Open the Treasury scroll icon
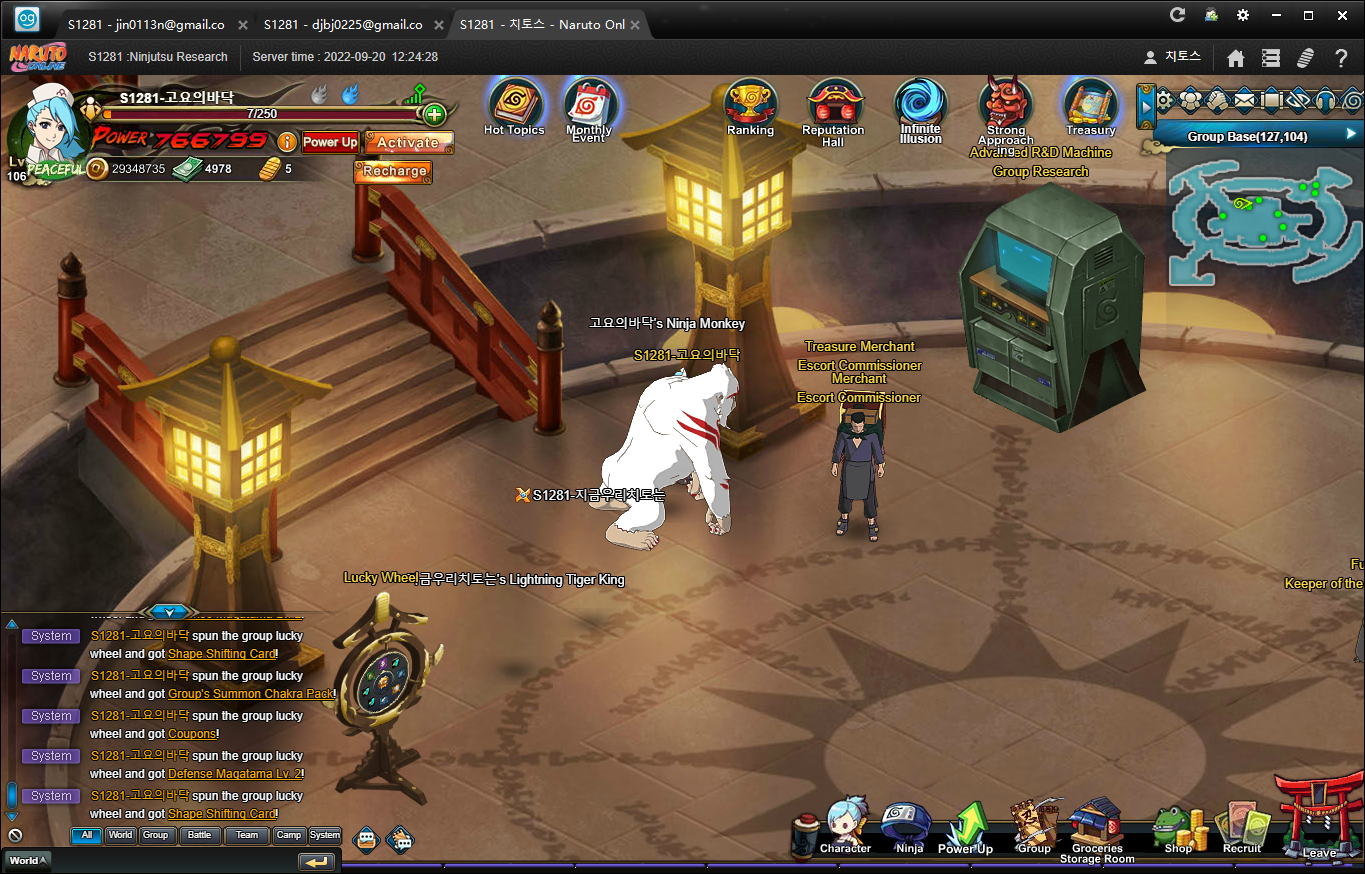Image resolution: width=1365 pixels, height=874 pixels. [1089, 103]
